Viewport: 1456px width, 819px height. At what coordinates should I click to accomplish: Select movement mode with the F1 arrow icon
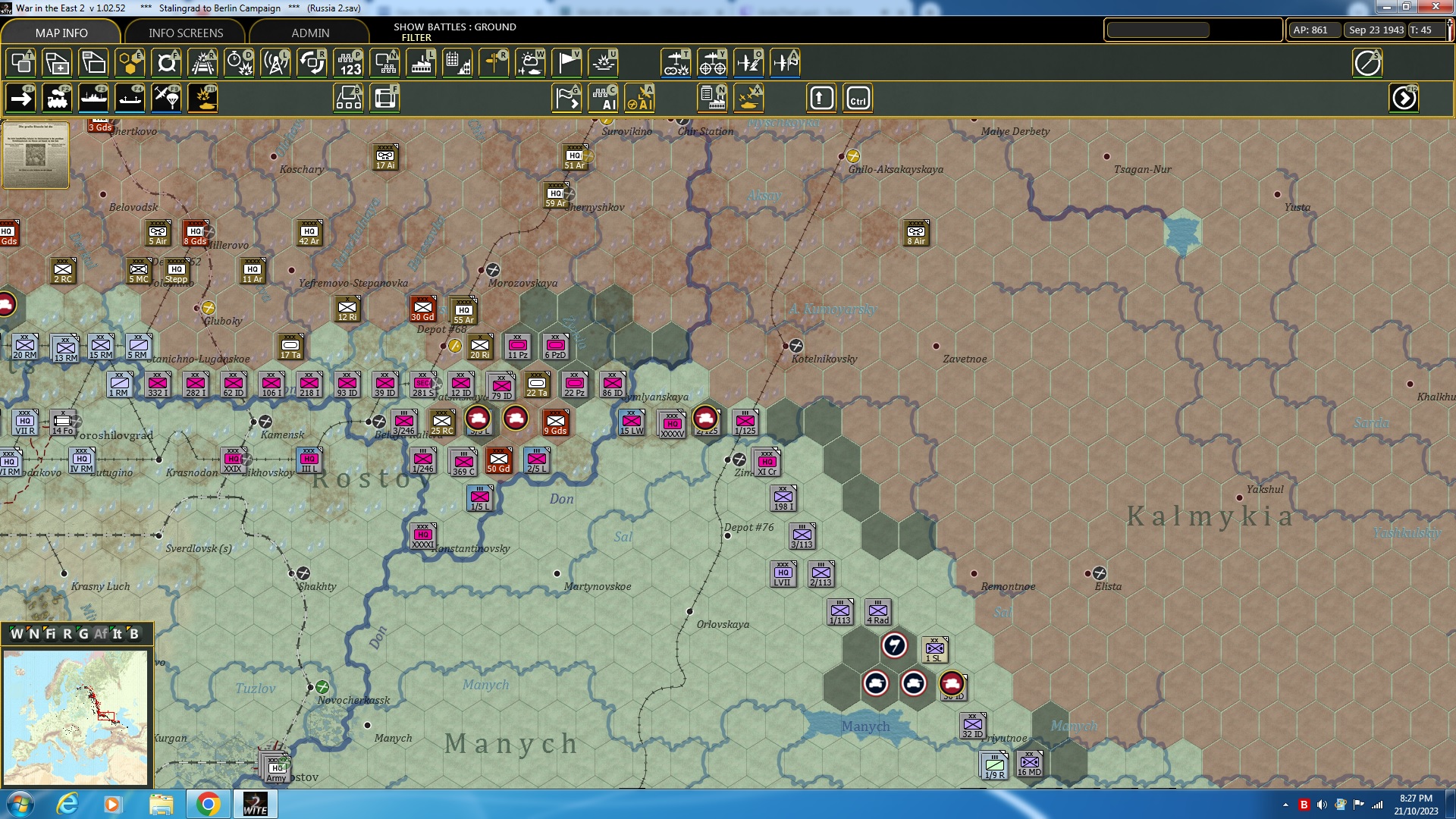(x=20, y=97)
